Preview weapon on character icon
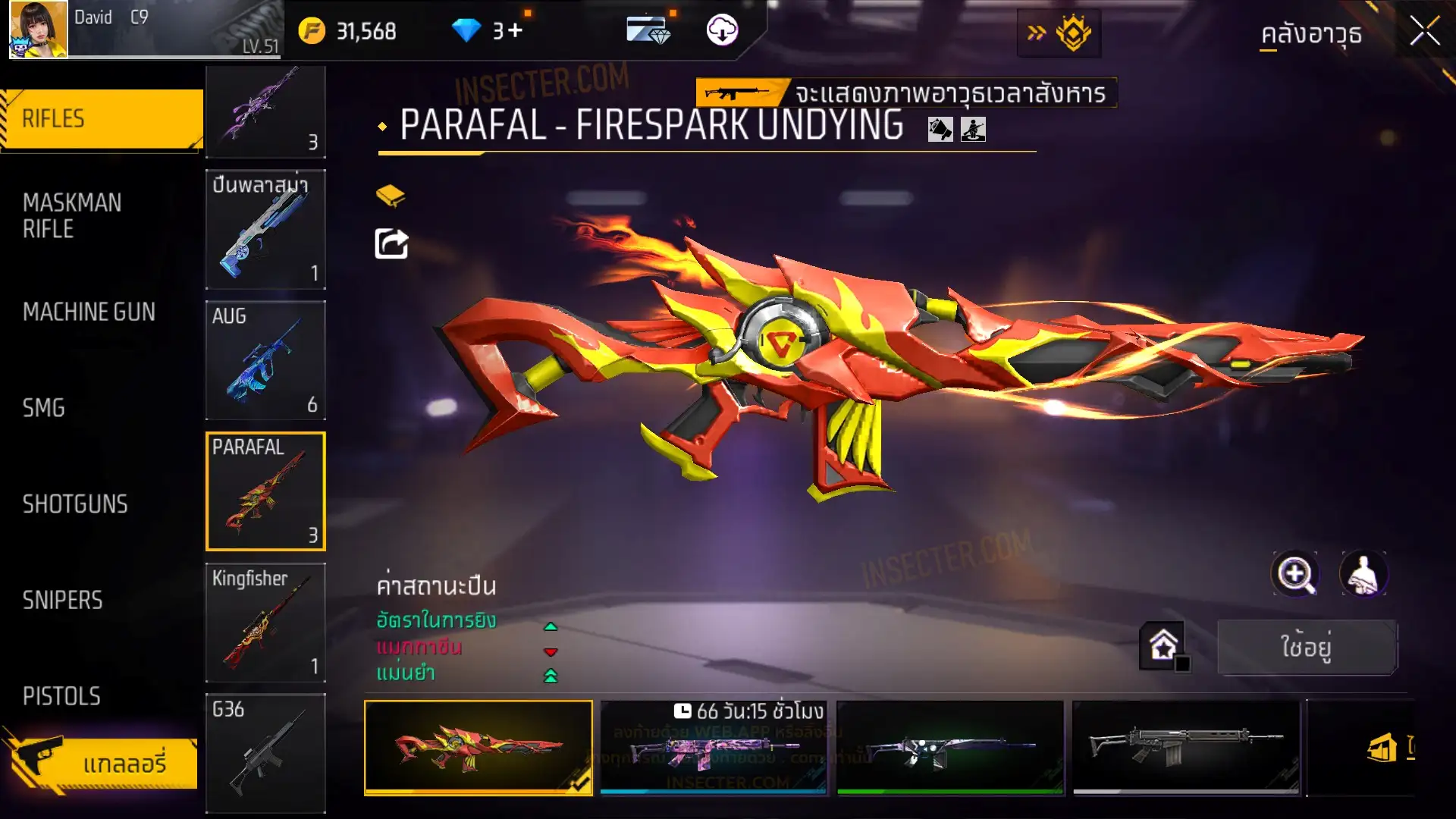 click(1363, 574)
